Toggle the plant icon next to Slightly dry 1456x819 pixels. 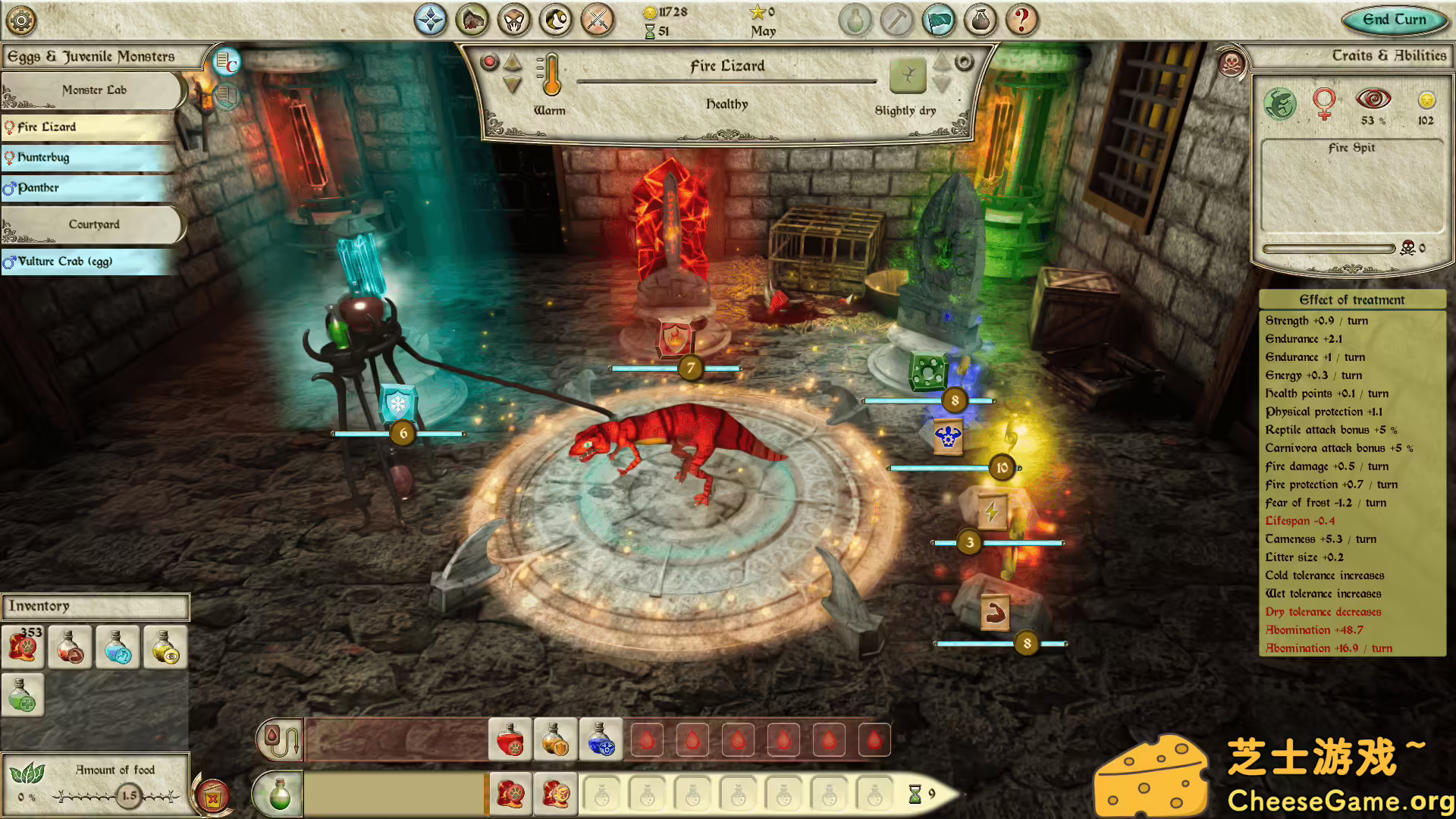(908, 76)
